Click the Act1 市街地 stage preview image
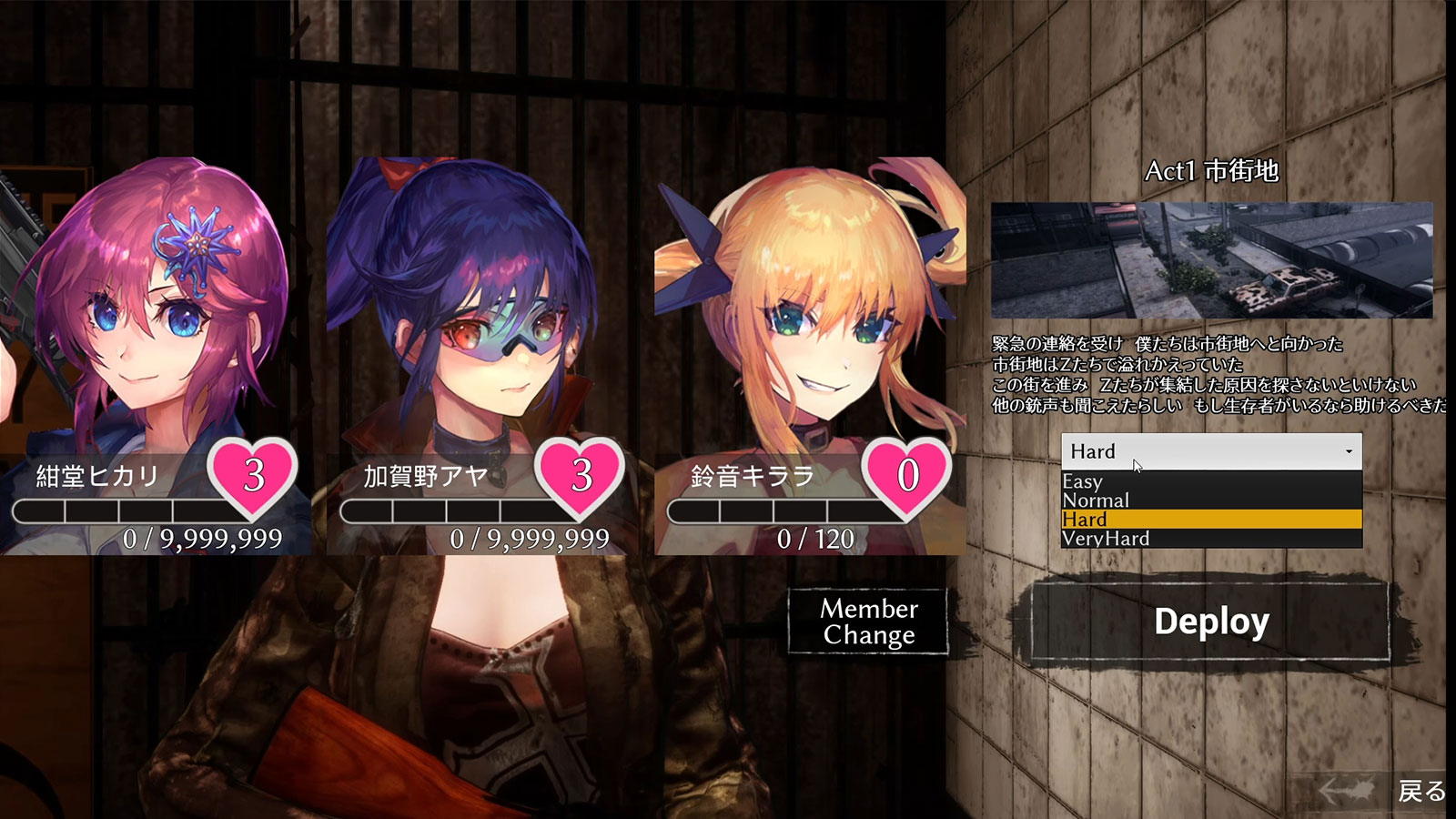 point(1211,260)
